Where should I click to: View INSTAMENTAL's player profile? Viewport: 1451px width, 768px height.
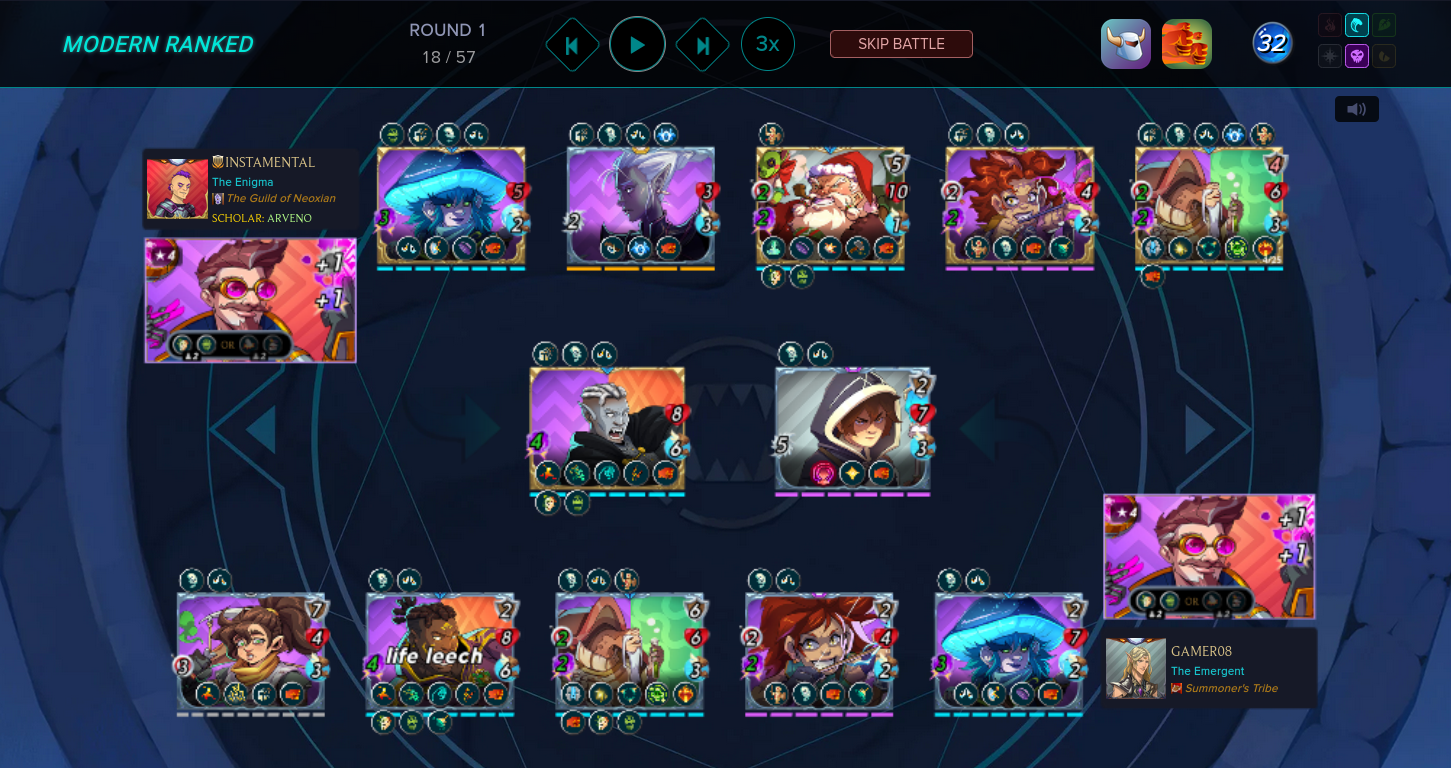(x=264, y=162)
